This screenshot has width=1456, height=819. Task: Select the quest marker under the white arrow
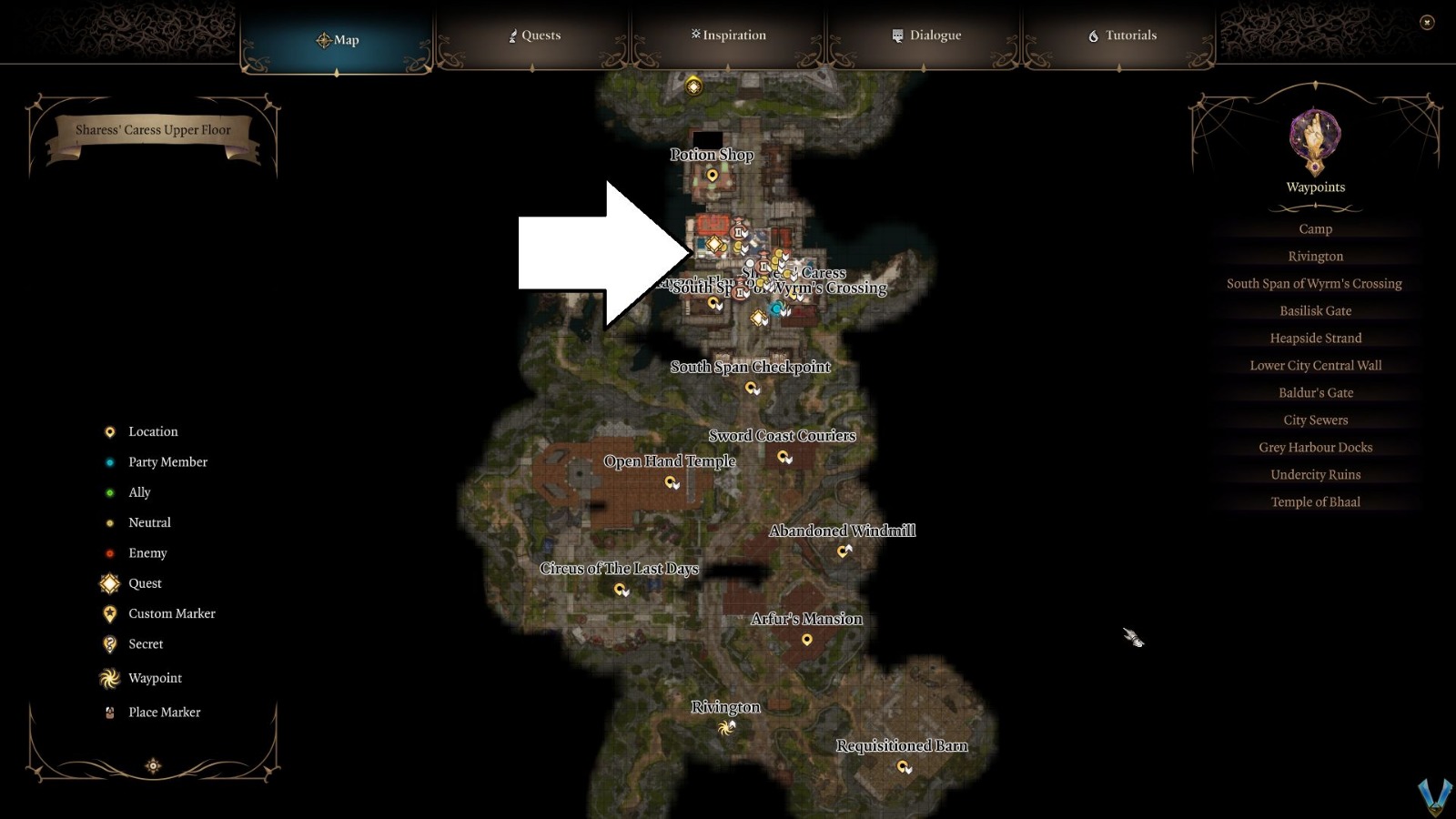[x=713, y=244]
